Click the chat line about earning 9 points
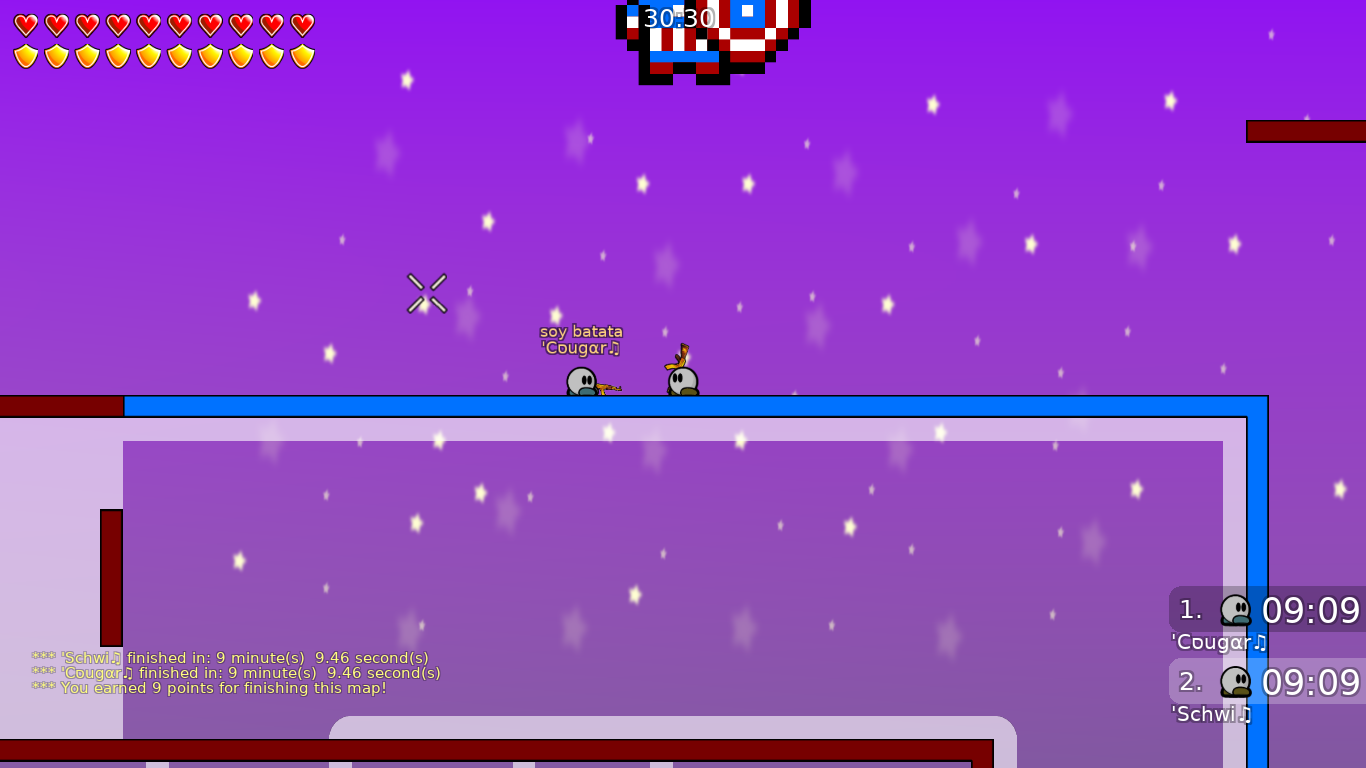Image resolution: width=1366 pixels, height=768 pixels. (x=210, y=688)
